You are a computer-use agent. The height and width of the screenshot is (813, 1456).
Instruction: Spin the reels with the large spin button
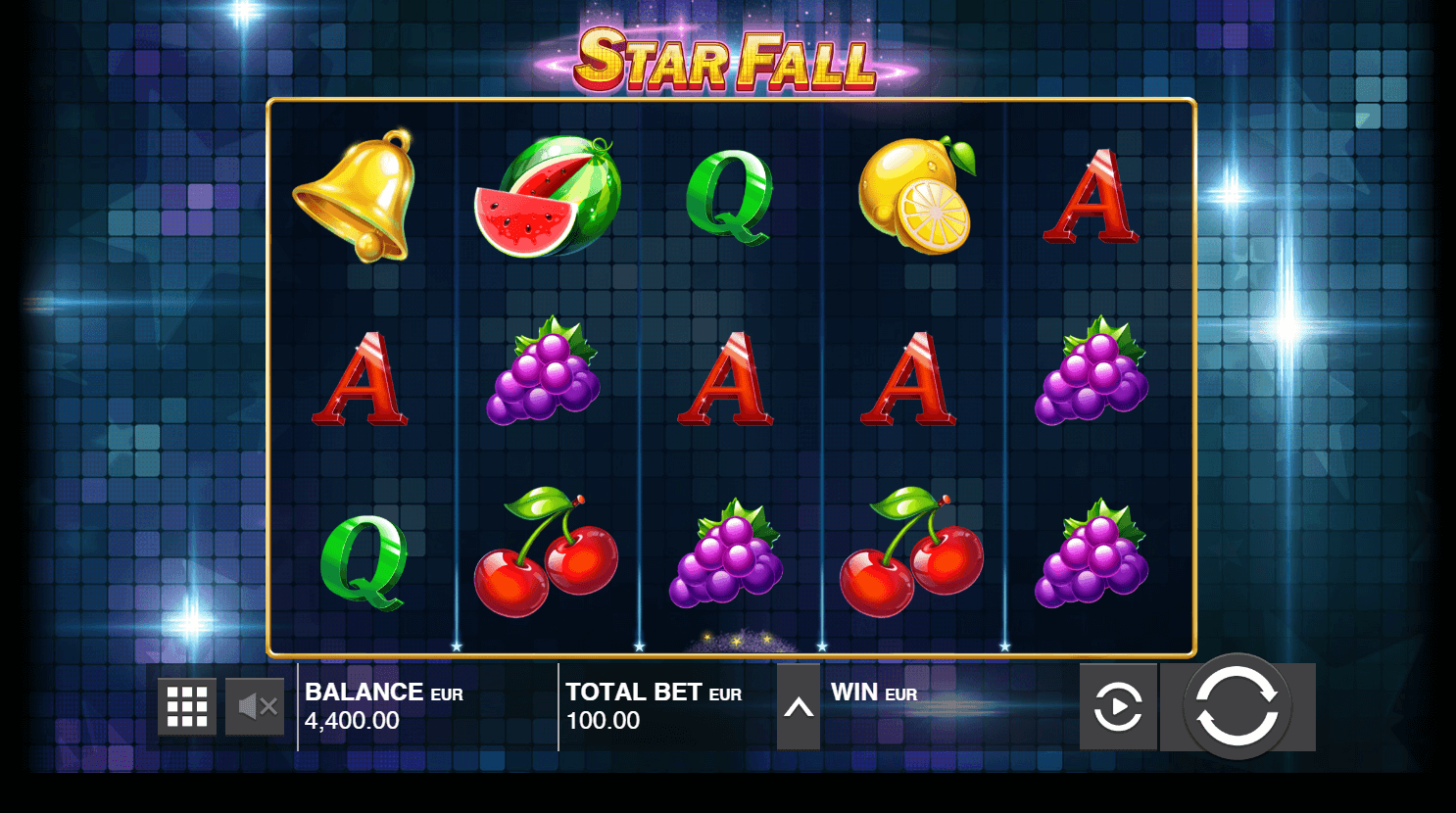[1237, 706]
